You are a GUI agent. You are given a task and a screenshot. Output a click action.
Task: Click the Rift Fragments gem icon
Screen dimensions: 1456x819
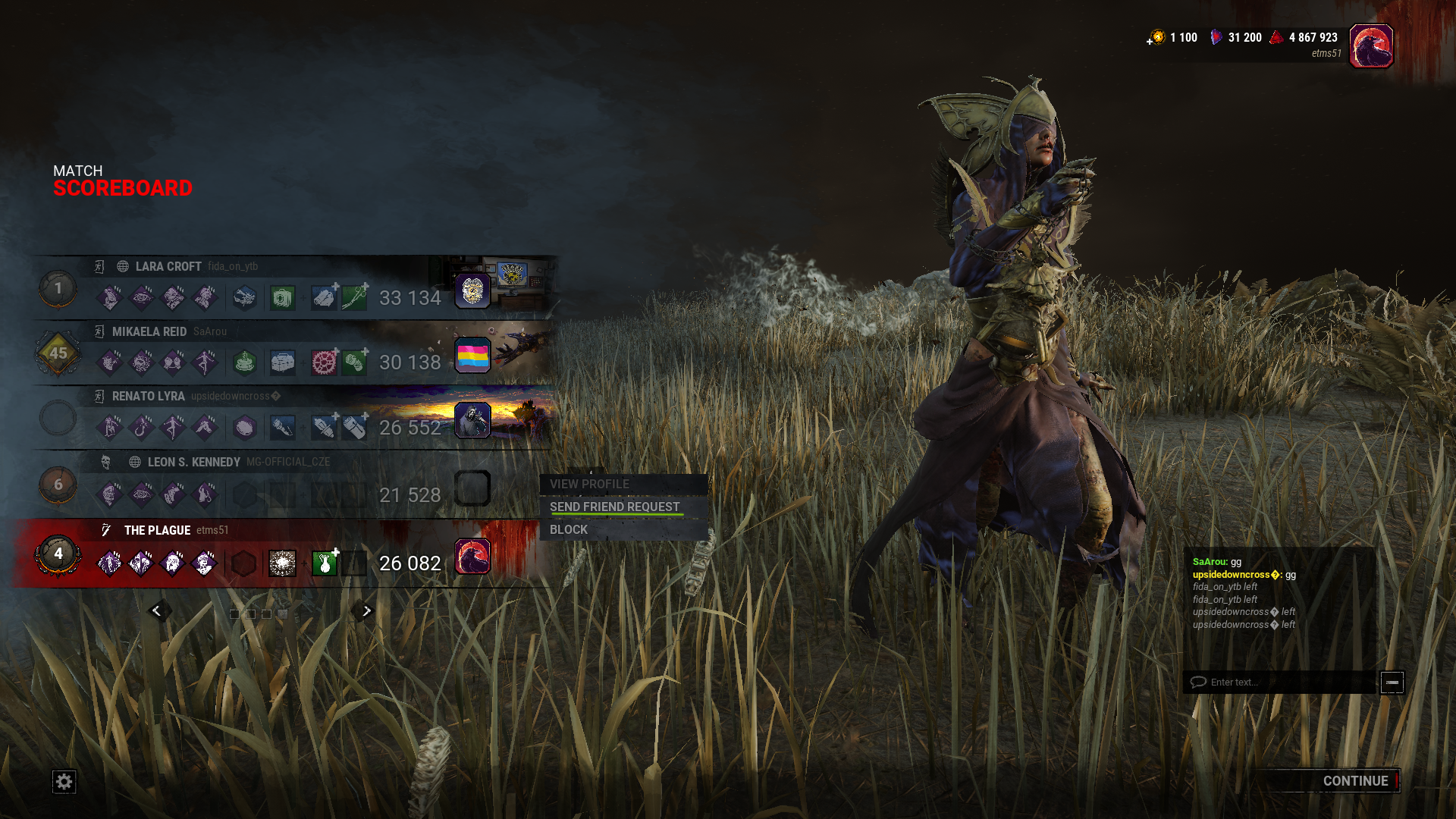pyautogui.click(x=1218, y=36)
